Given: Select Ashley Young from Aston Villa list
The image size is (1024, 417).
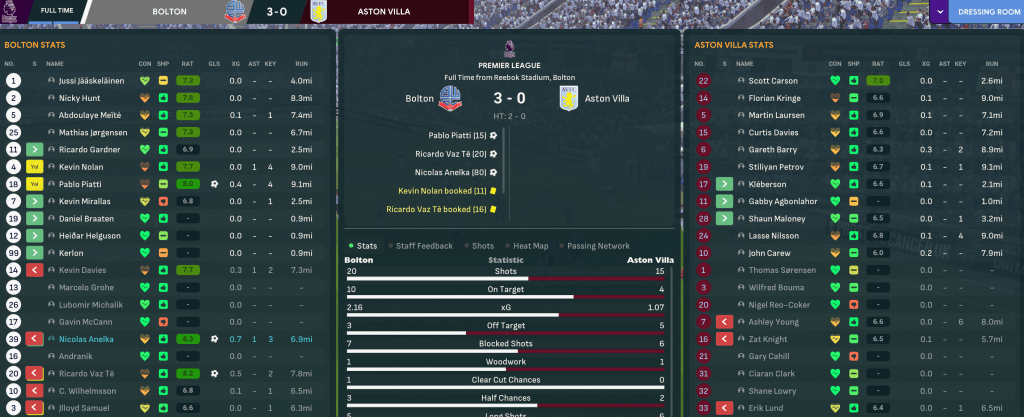Looking at the screenshot, I should [773, 322].
